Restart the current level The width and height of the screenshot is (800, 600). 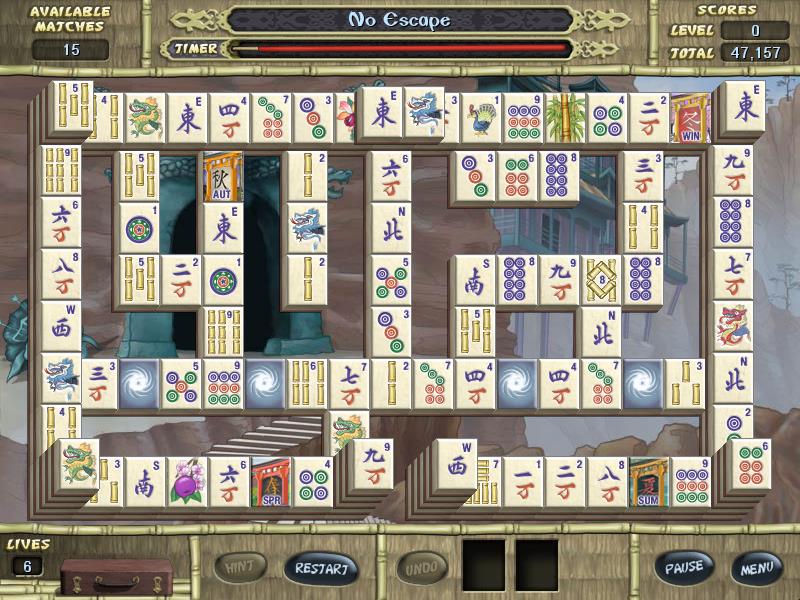point(320,569)
